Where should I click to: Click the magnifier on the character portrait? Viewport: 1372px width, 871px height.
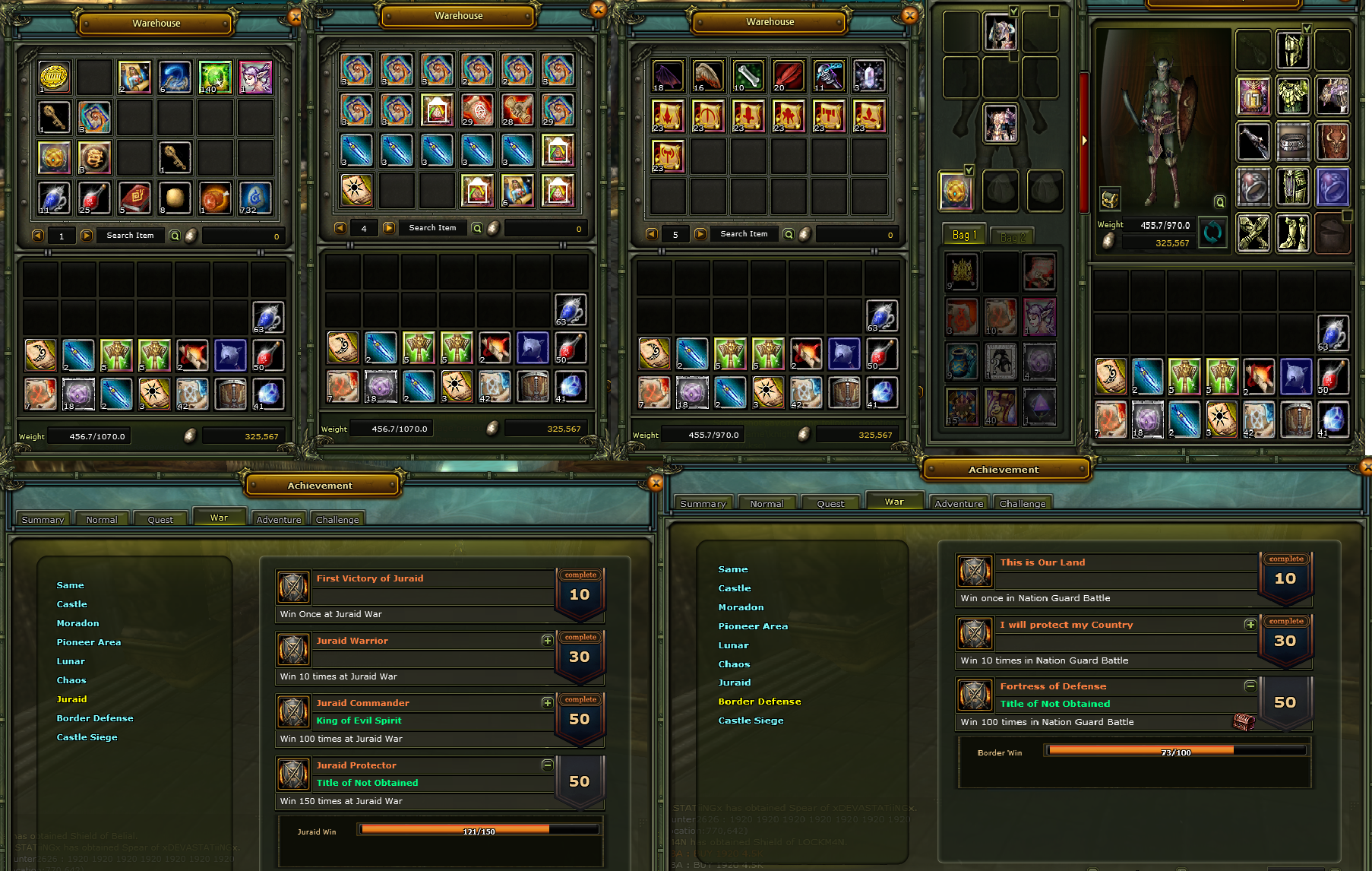tap(1219, 202)
